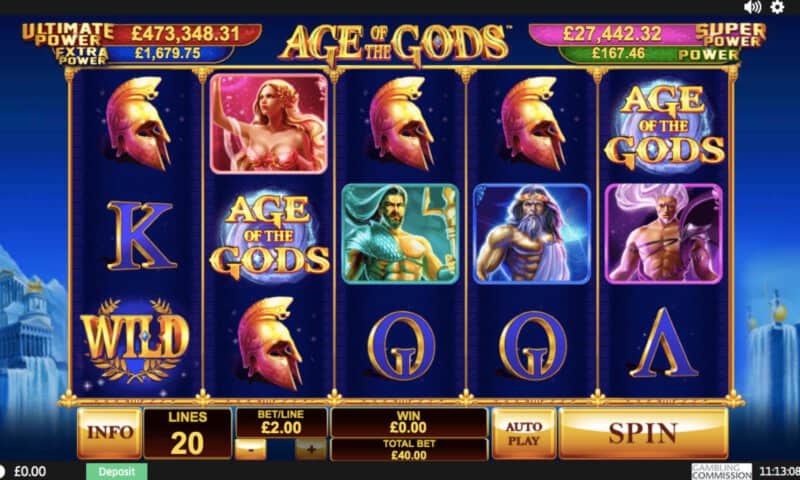
Task: Open the gear settings menu
Action: tap(777, 7)
